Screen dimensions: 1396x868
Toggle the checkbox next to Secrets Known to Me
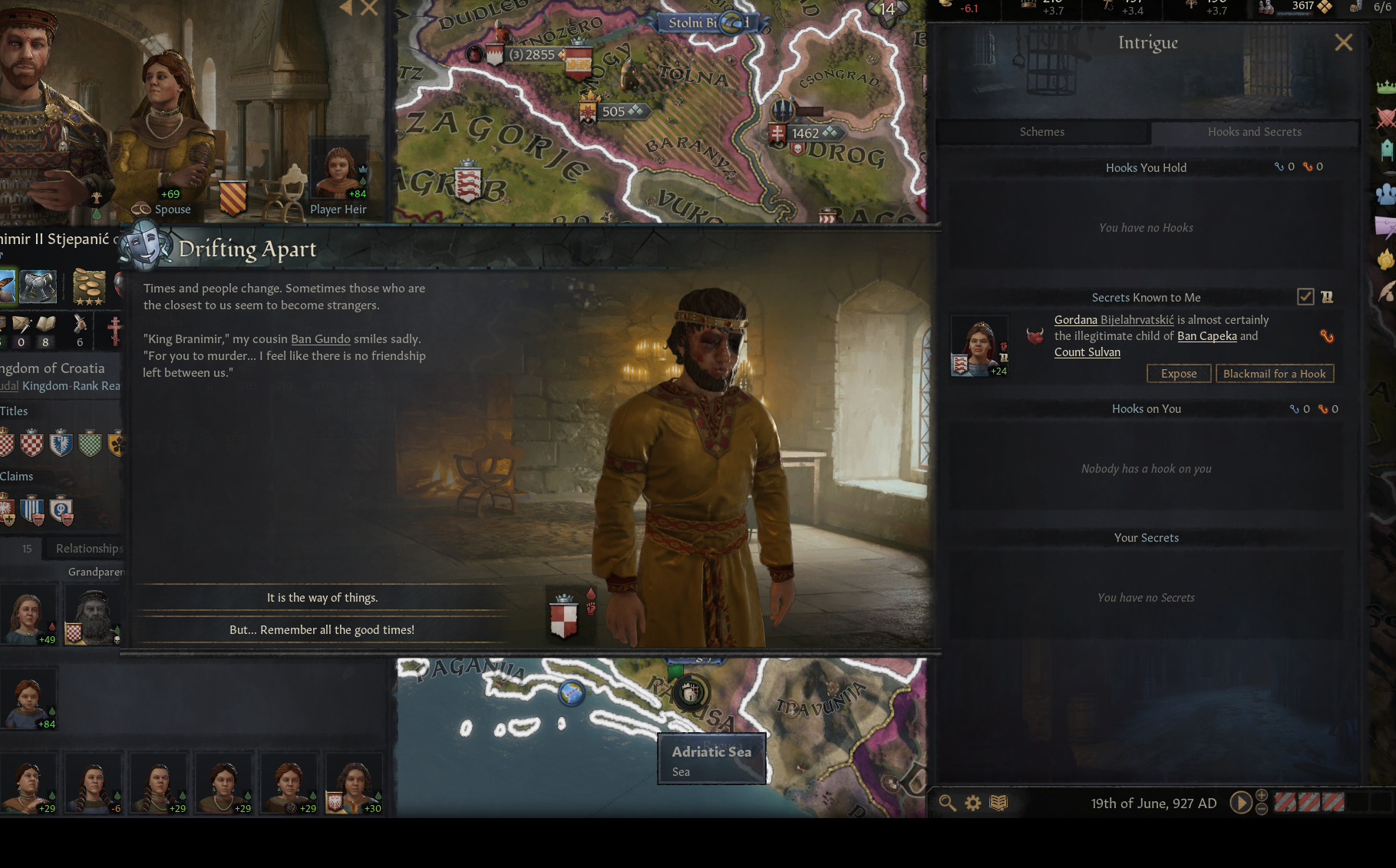(x=1305, y=297)
